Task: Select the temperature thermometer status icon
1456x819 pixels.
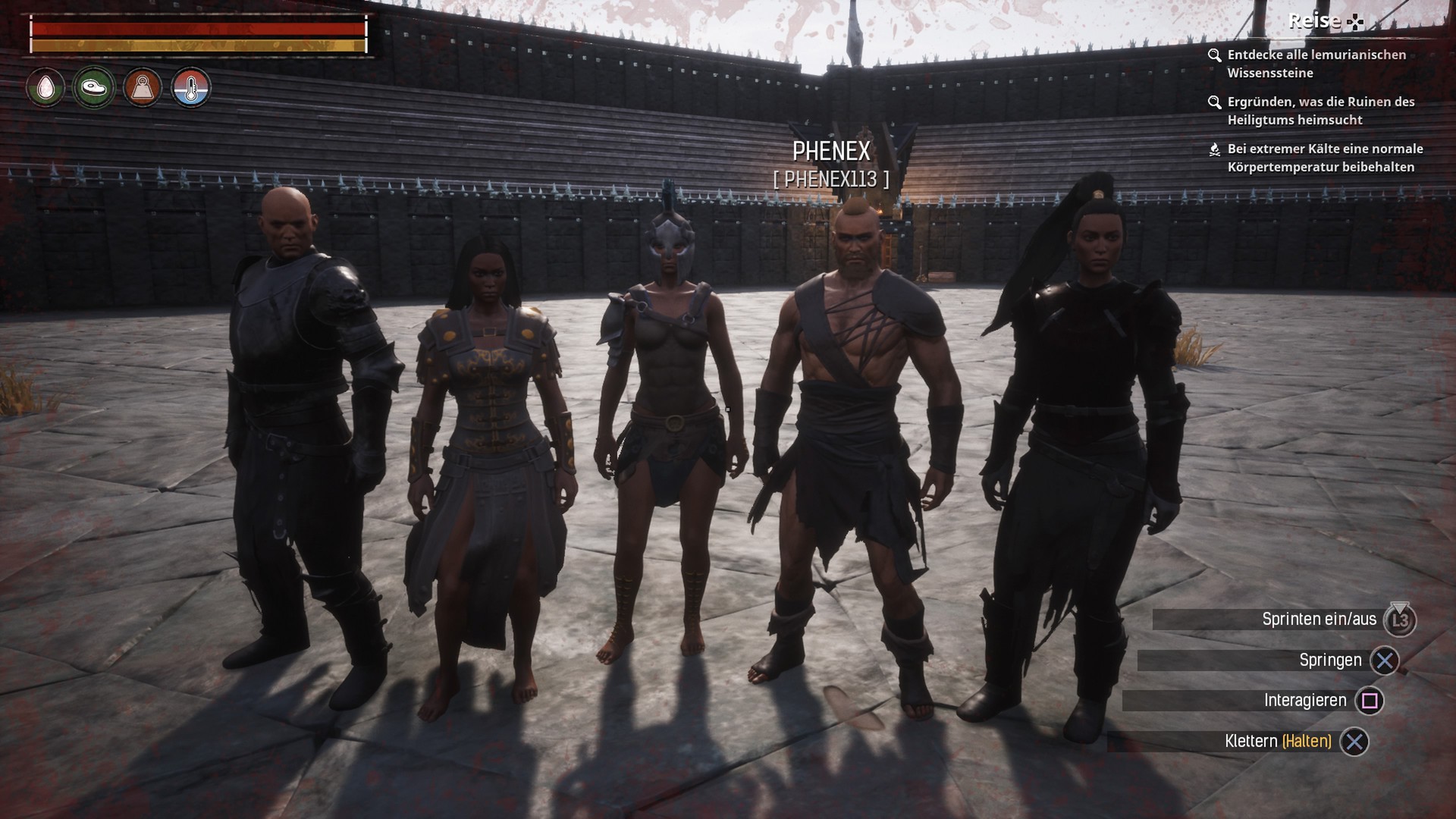Action: point(190,88)
